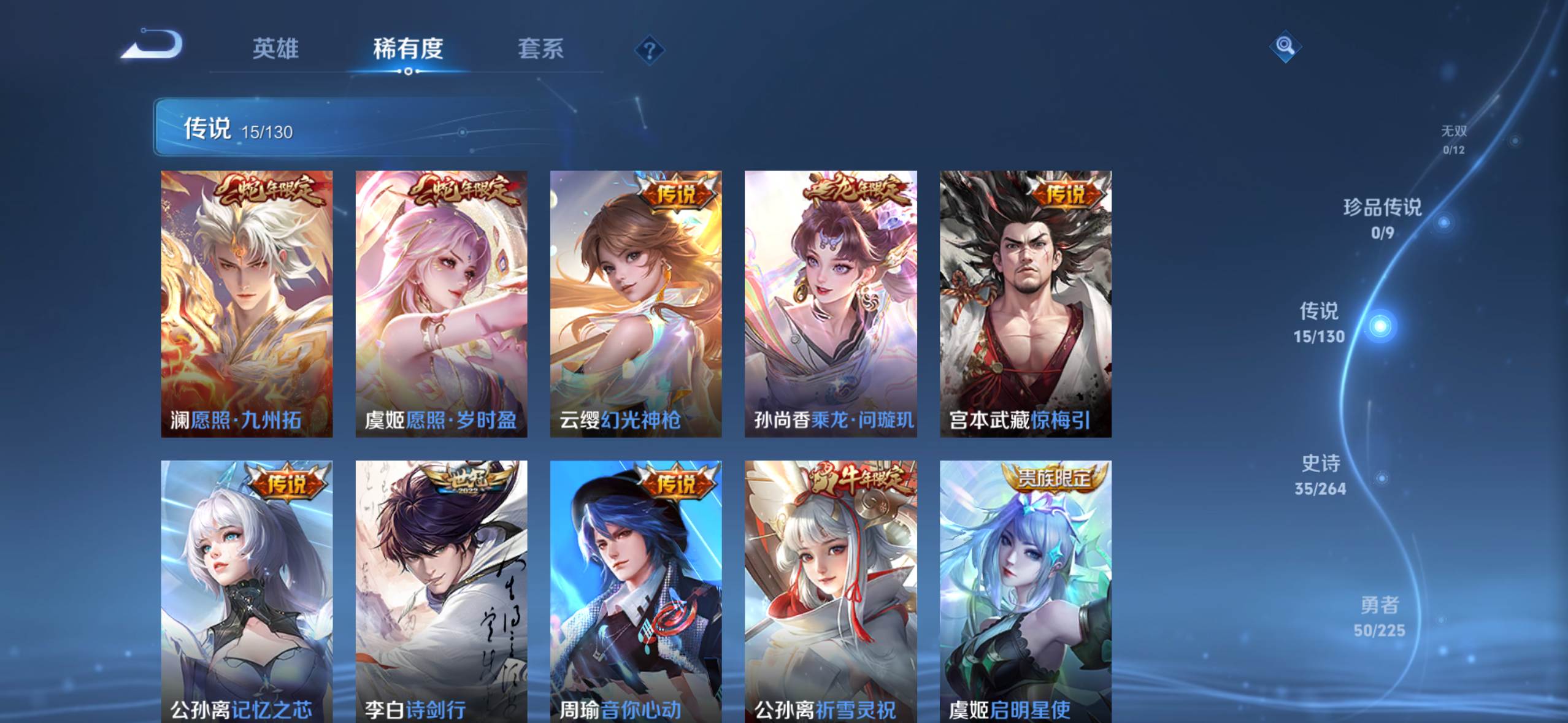Choose 周瑜 音你心动 skin card
1568x723 pixels.
[x=636, y=592]
